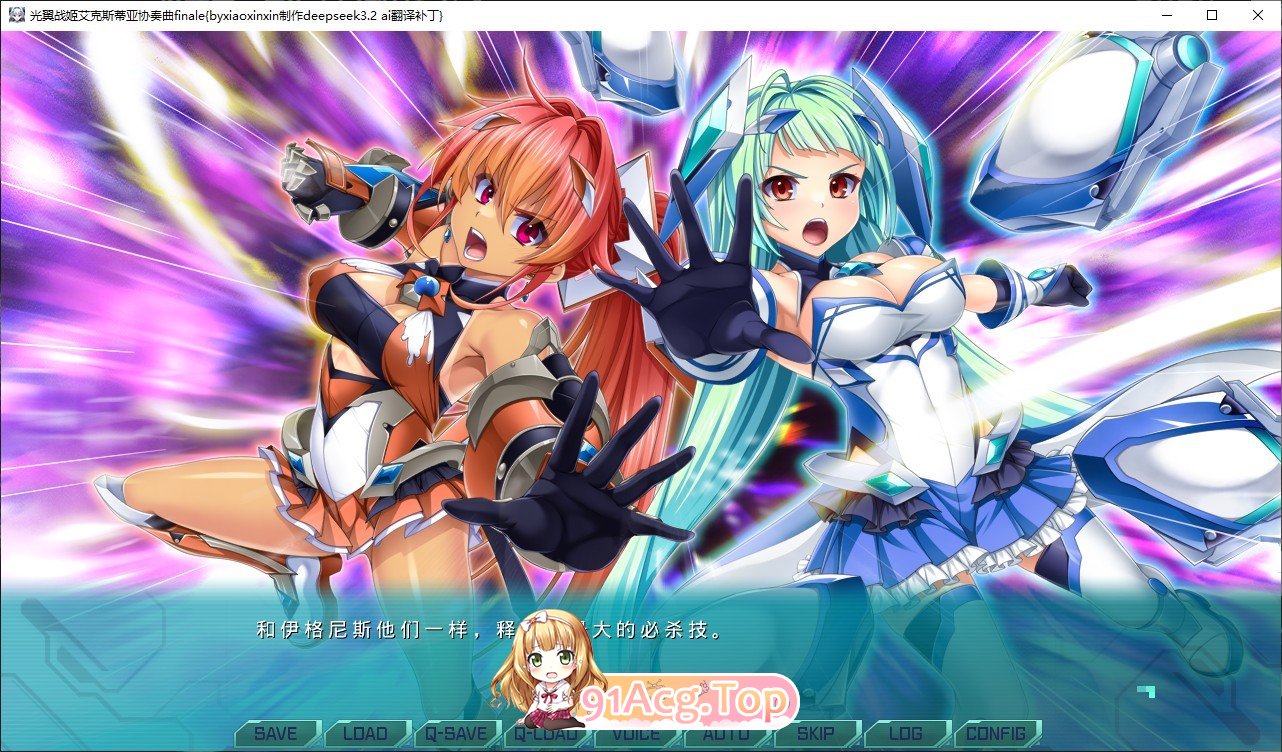Image resolution: width=1282 pixels, height=752 pixels.
Task: Select the Q-LOAD quick load function
Action: point(547,733)
